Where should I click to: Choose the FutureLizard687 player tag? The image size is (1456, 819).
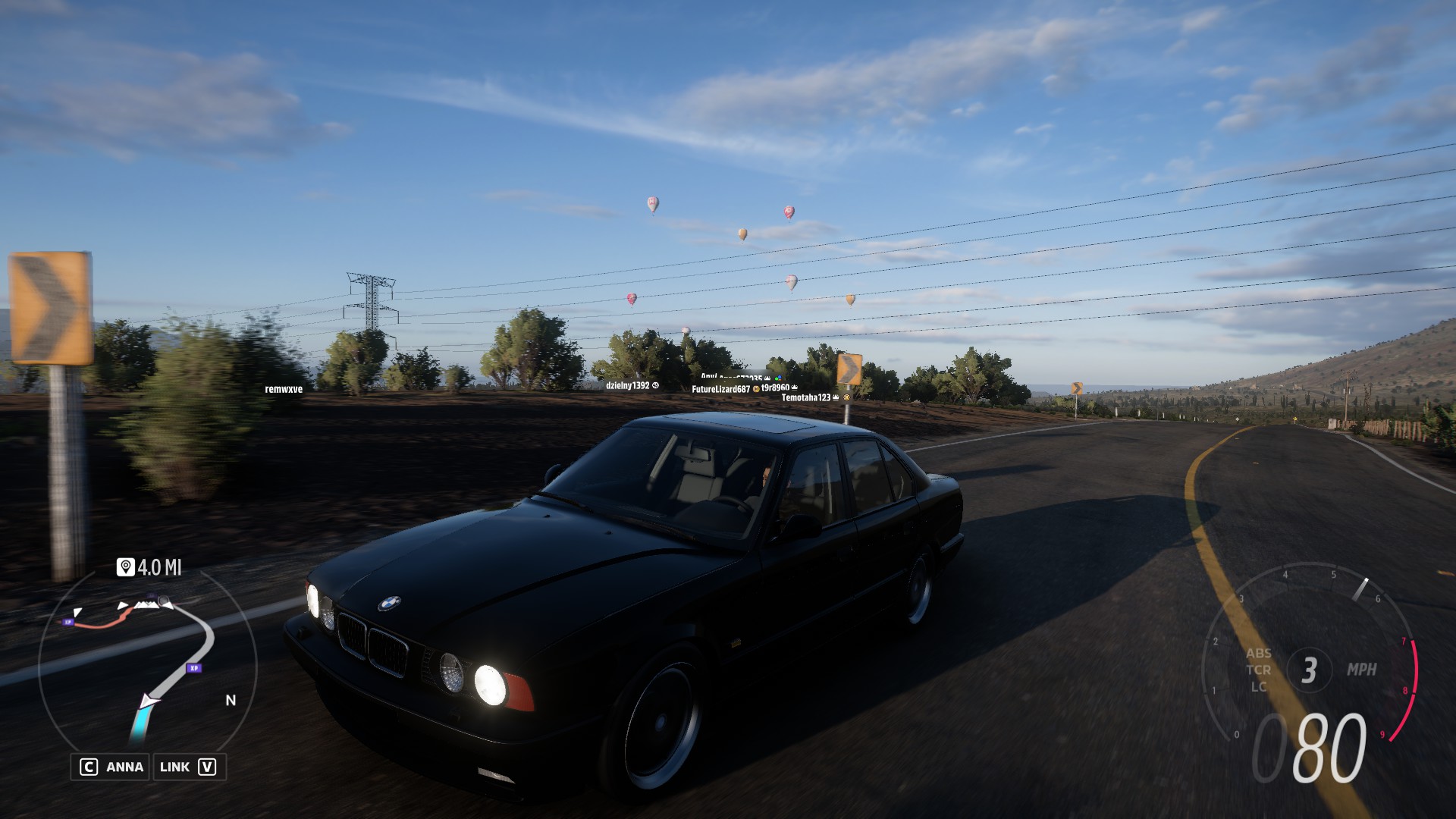click(x=720, y=389)
